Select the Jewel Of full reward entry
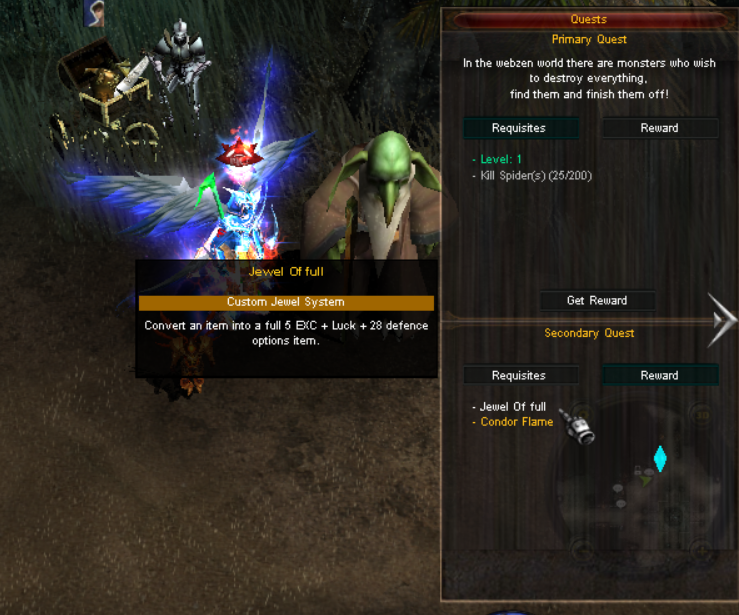Viewport: 739px width, 615px height. pyautogui.click(x=513, y=407)
